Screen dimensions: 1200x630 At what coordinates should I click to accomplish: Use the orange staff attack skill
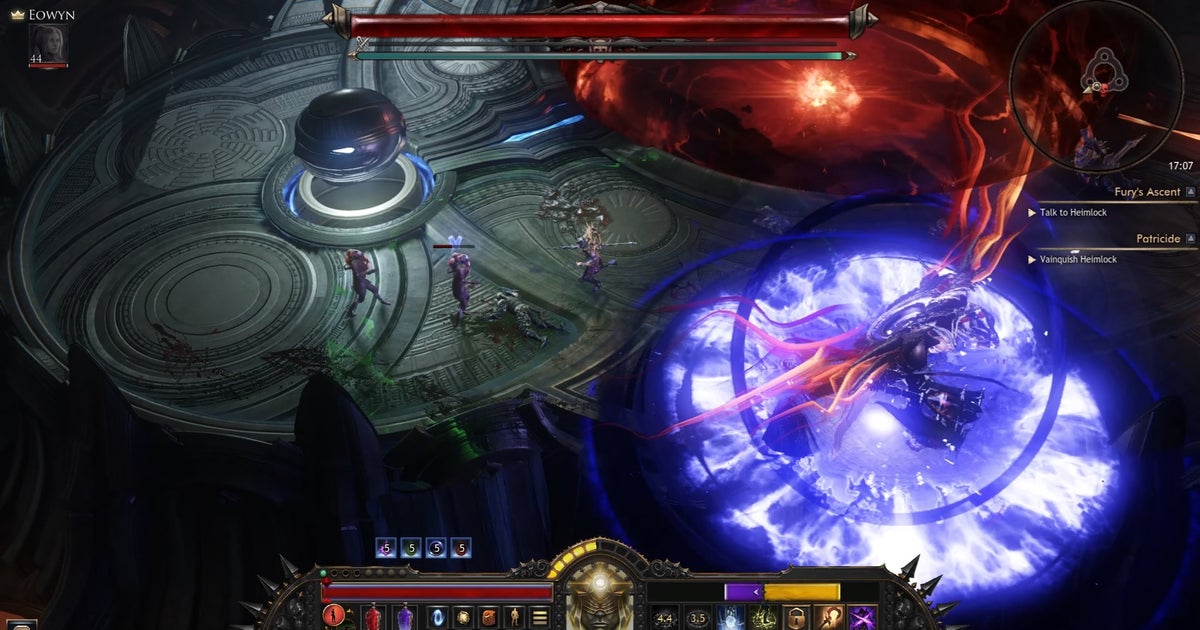click(x=829, y=618)
